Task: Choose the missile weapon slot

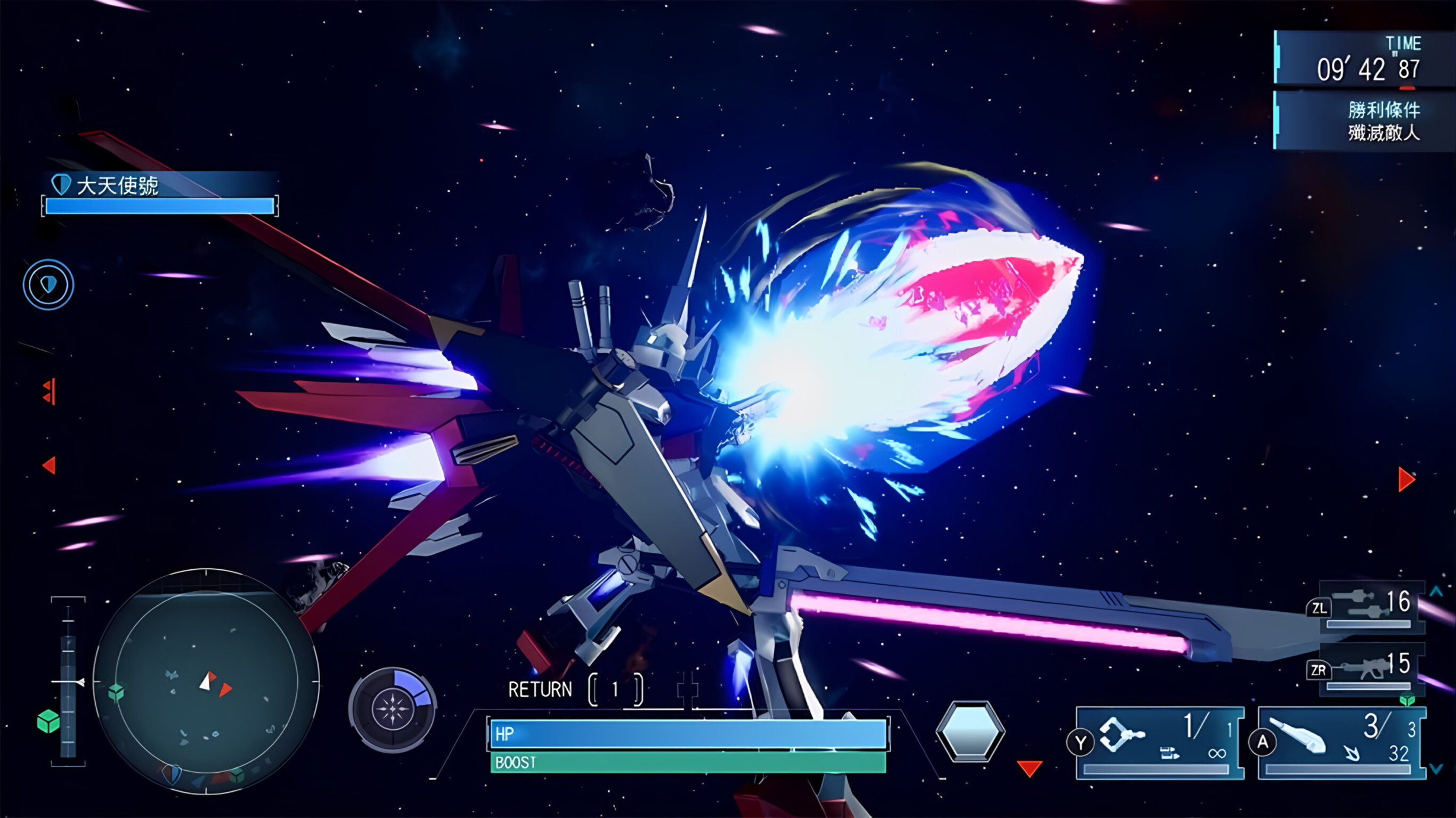Action: (x=1341, y=742)
